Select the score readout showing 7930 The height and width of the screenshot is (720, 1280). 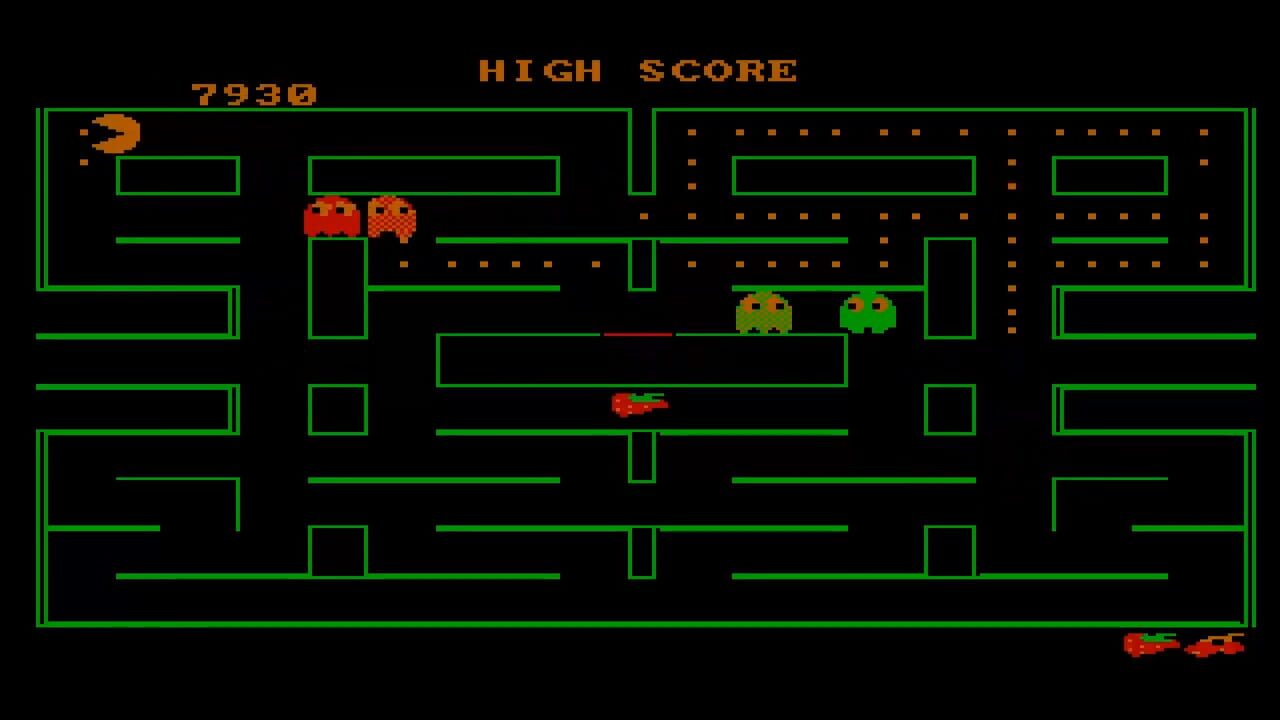[x=253, y=94]
